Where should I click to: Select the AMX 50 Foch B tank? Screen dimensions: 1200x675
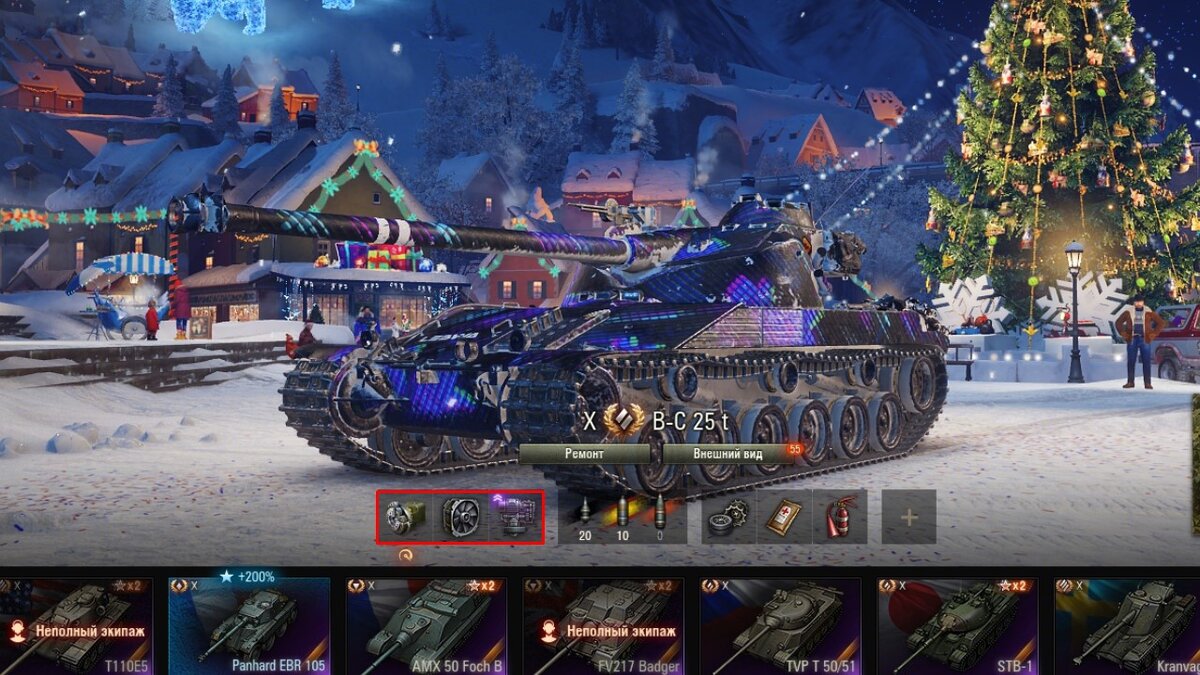(x=426, y=625)
